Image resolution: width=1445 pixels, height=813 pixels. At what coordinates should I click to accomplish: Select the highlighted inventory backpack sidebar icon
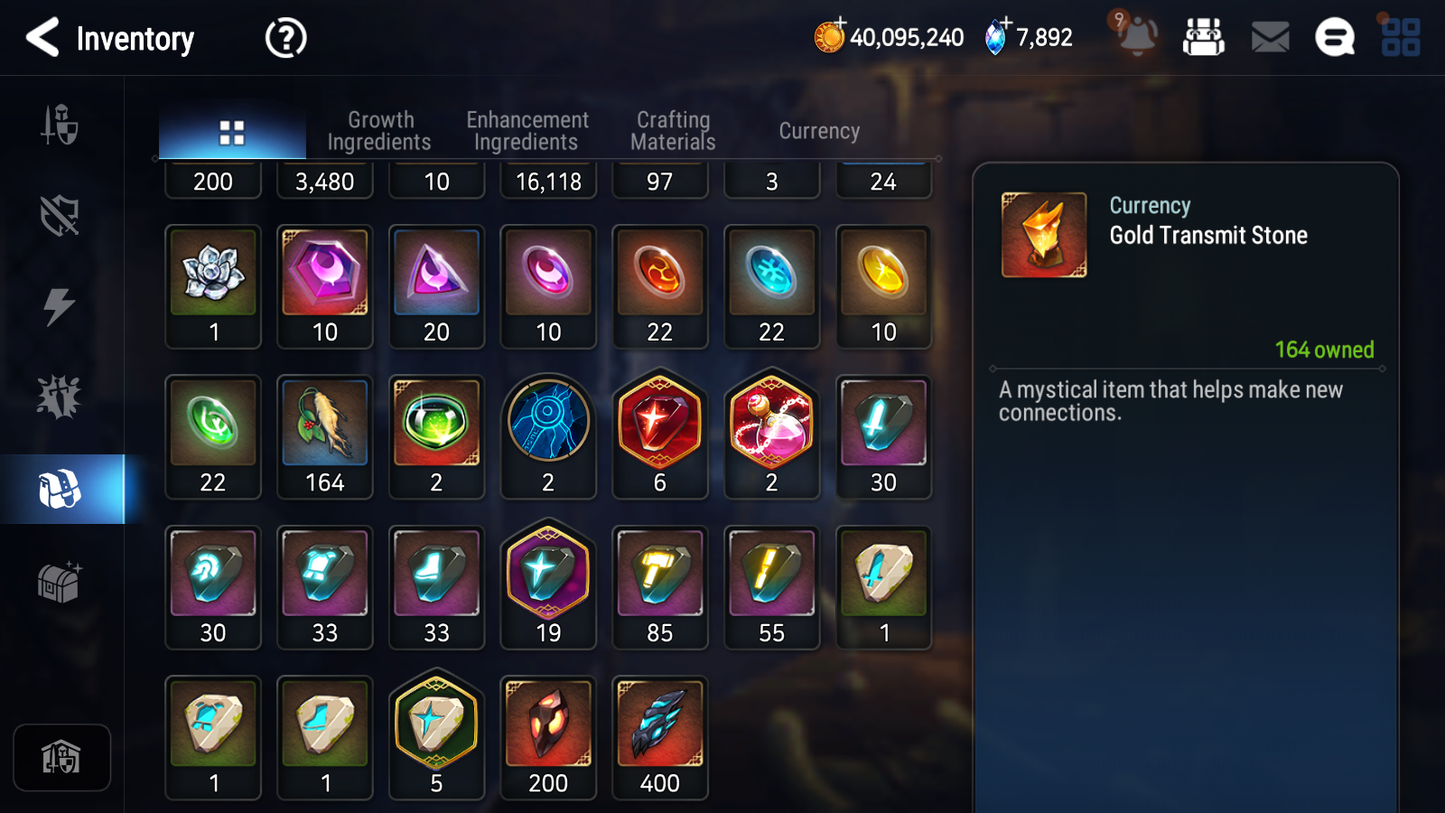pos(61,487)
